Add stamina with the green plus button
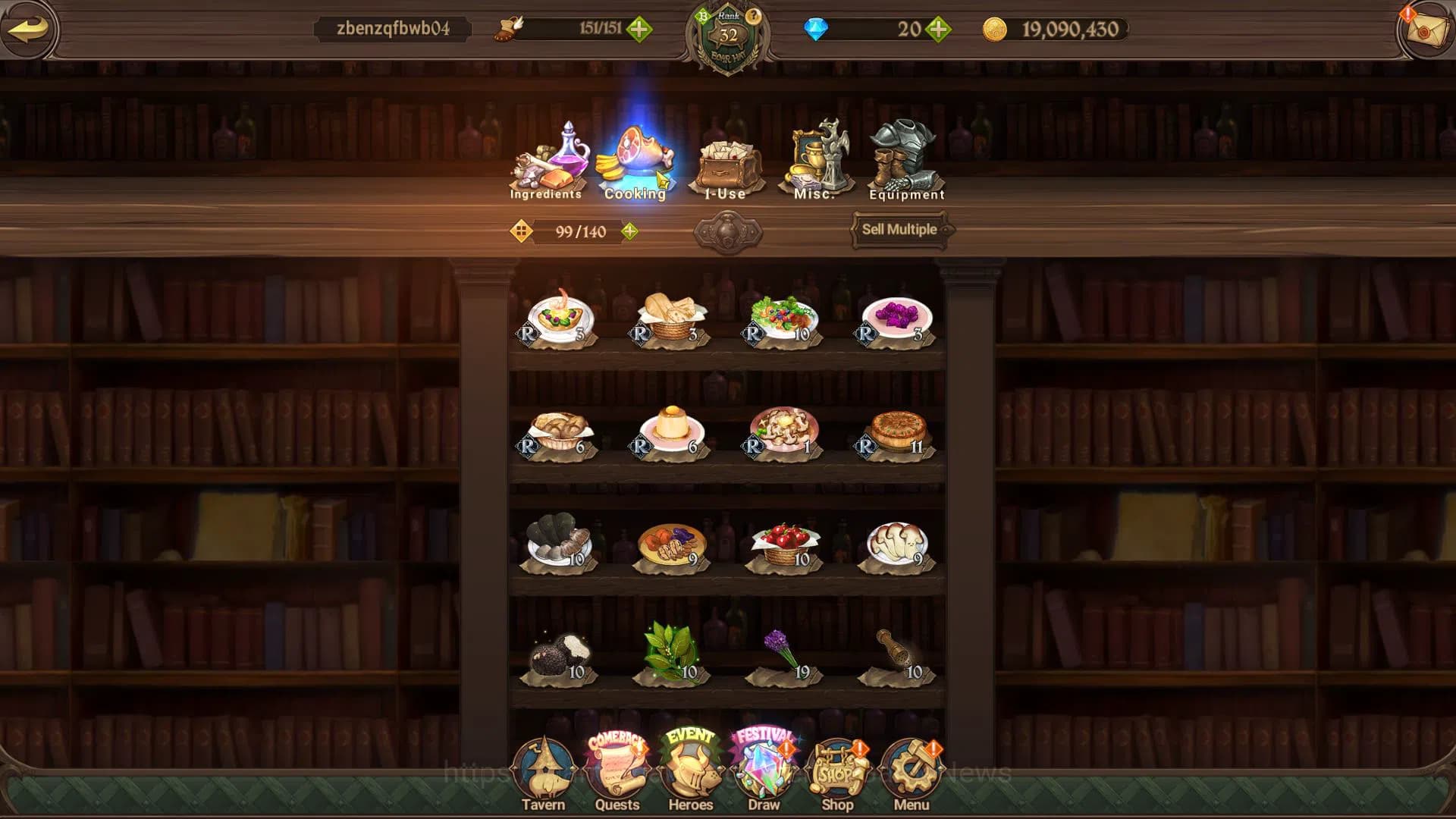Image resolution: width=1456 pixels, height=819 pixels. [639, 30]
